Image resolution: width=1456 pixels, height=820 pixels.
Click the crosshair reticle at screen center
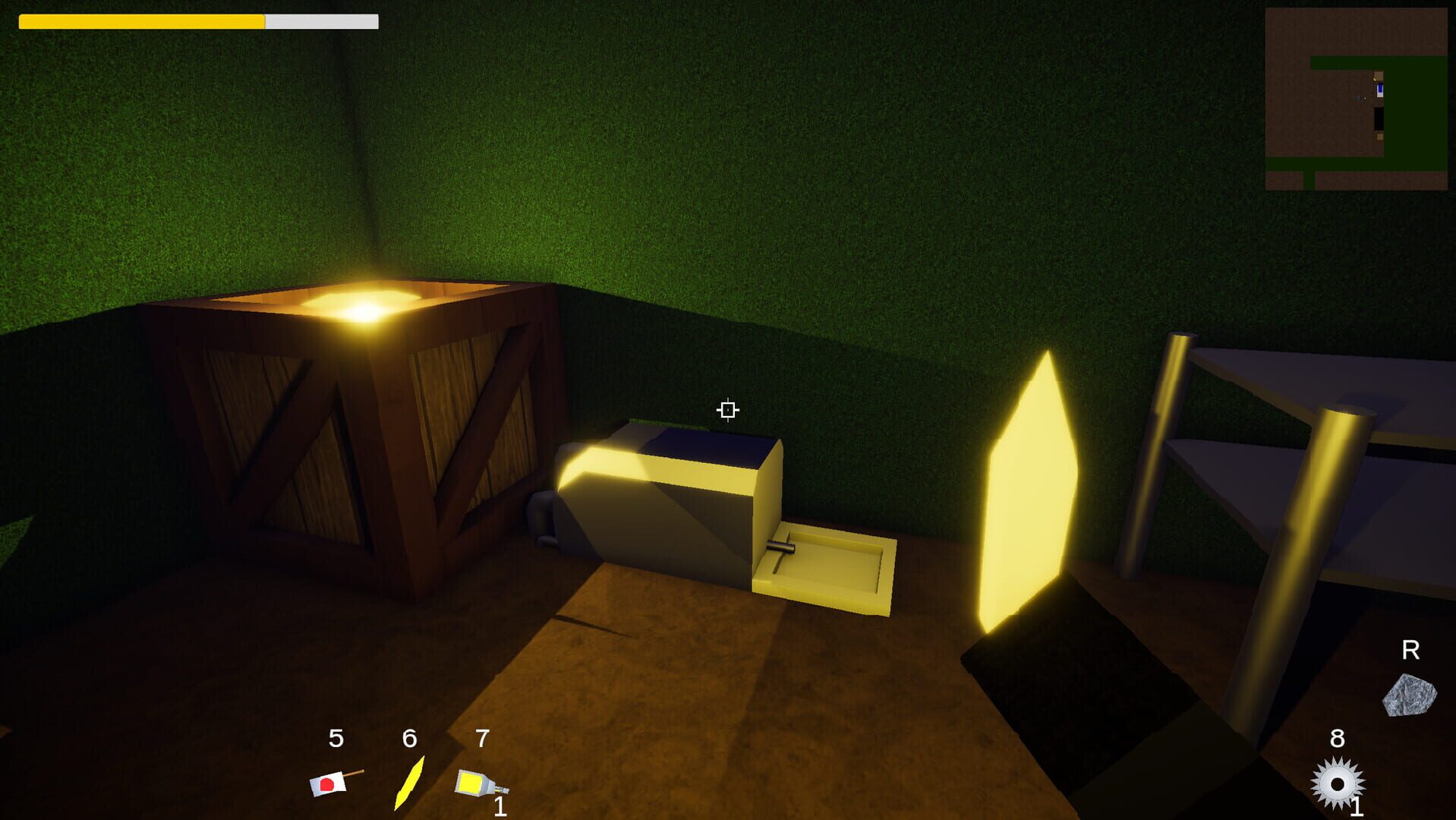point(727,410)
